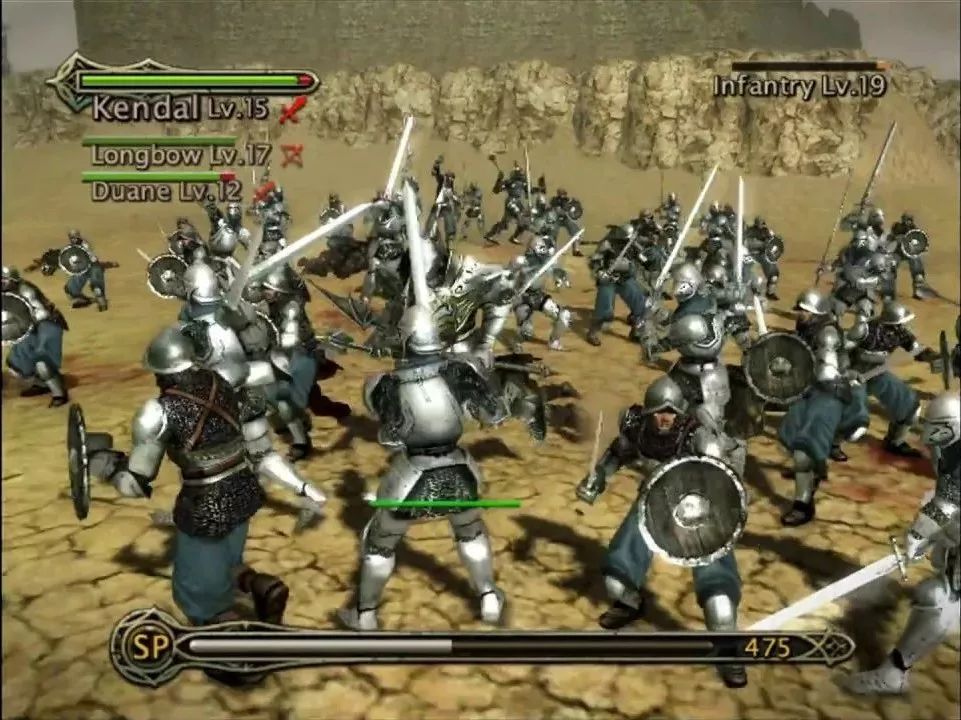Image resolution: width=961 pixels, height=720 pixels.
Task: Click the red sword icon beside Kendal
Action: [x=291, y=110]
